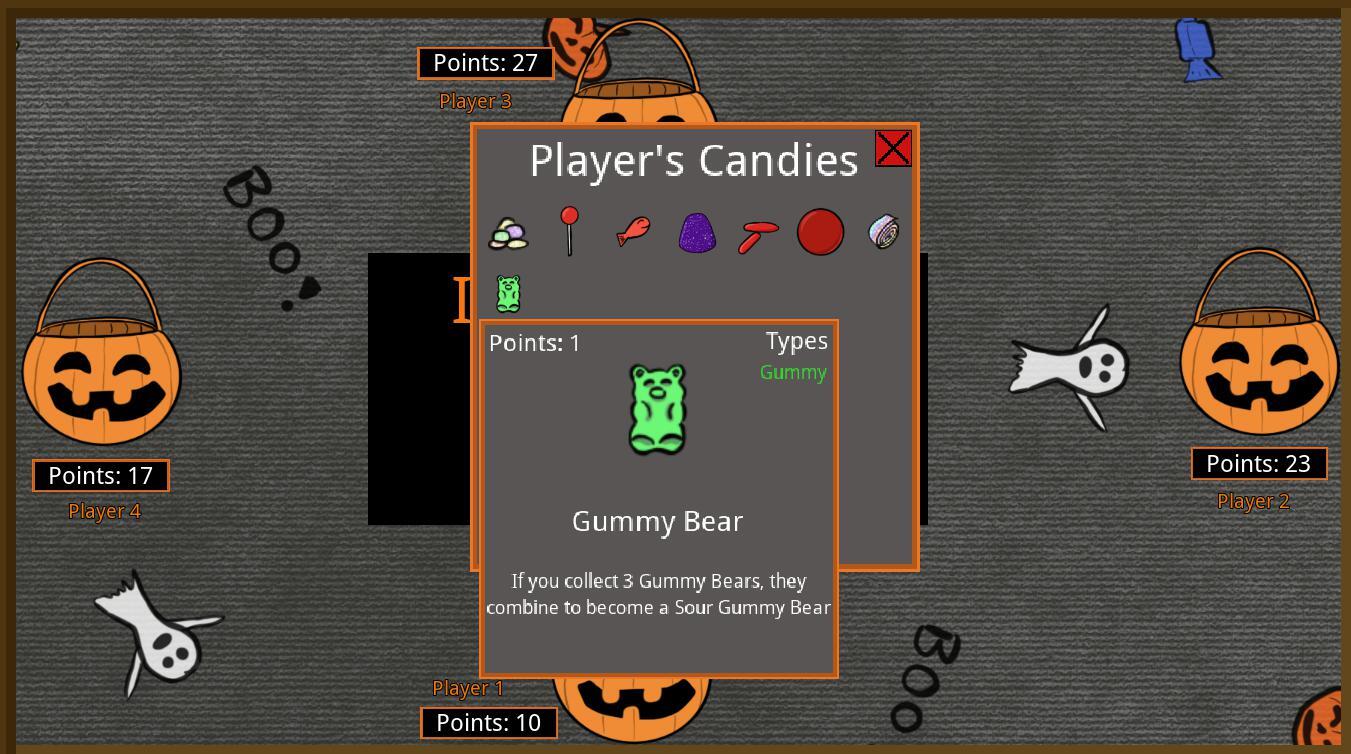
Task: Click Player 4's pumpkin bucket on the left
Action: [100, 380]
